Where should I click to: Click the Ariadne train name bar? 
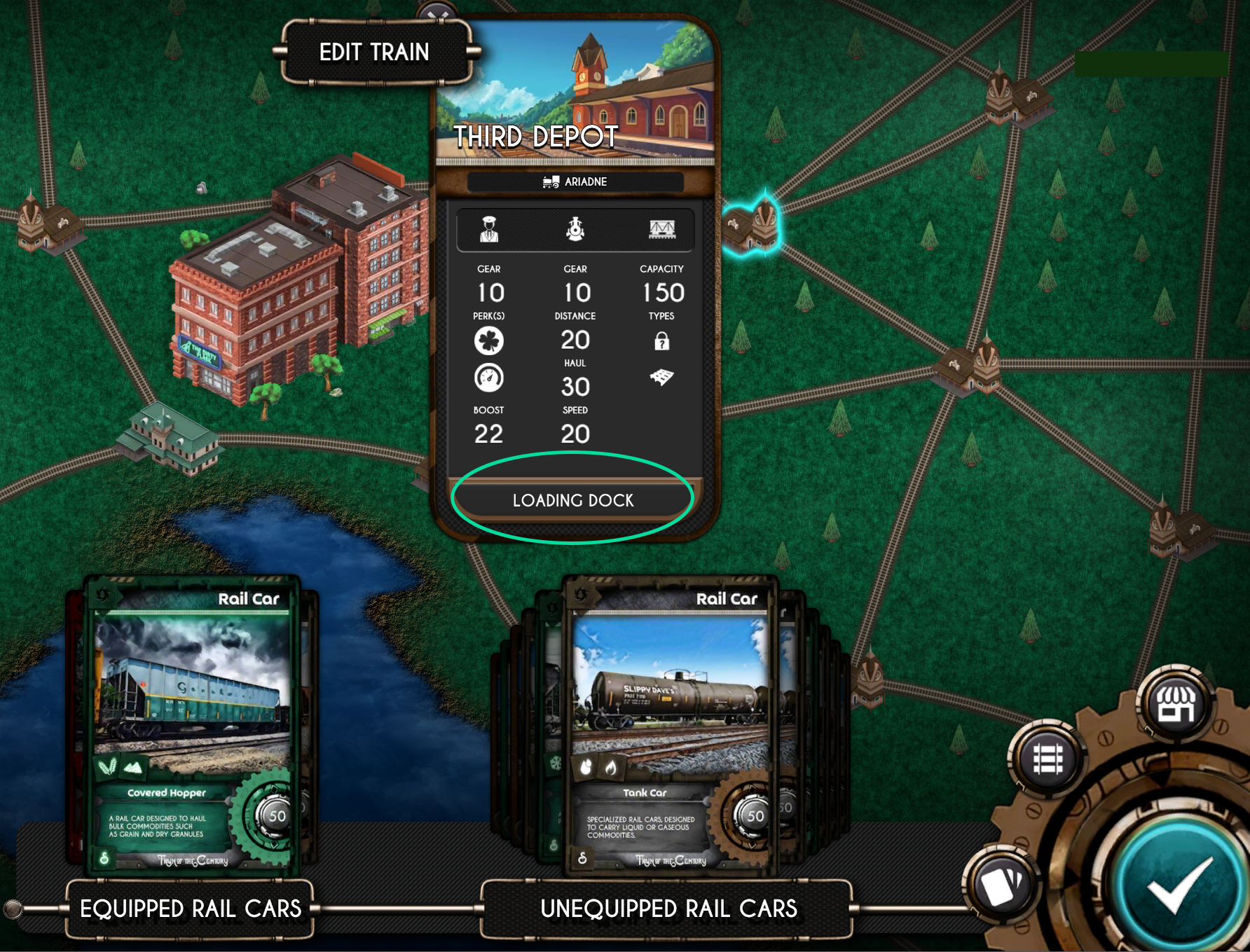(x=575, y=182)
